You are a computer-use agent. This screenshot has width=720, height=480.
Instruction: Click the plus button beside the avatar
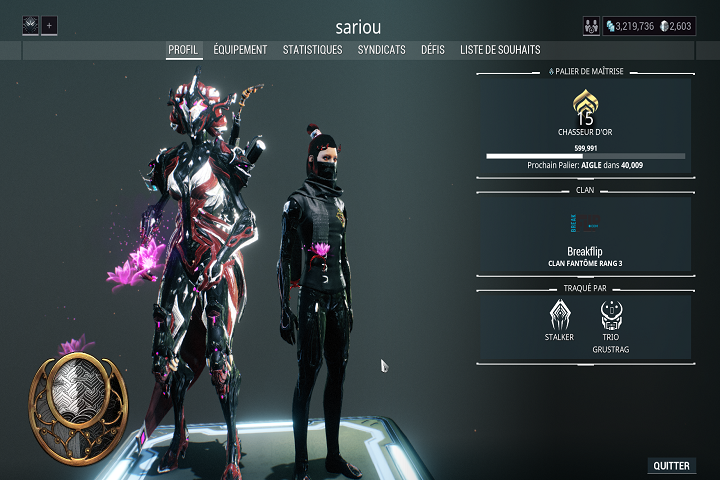[x=50, y=25]
